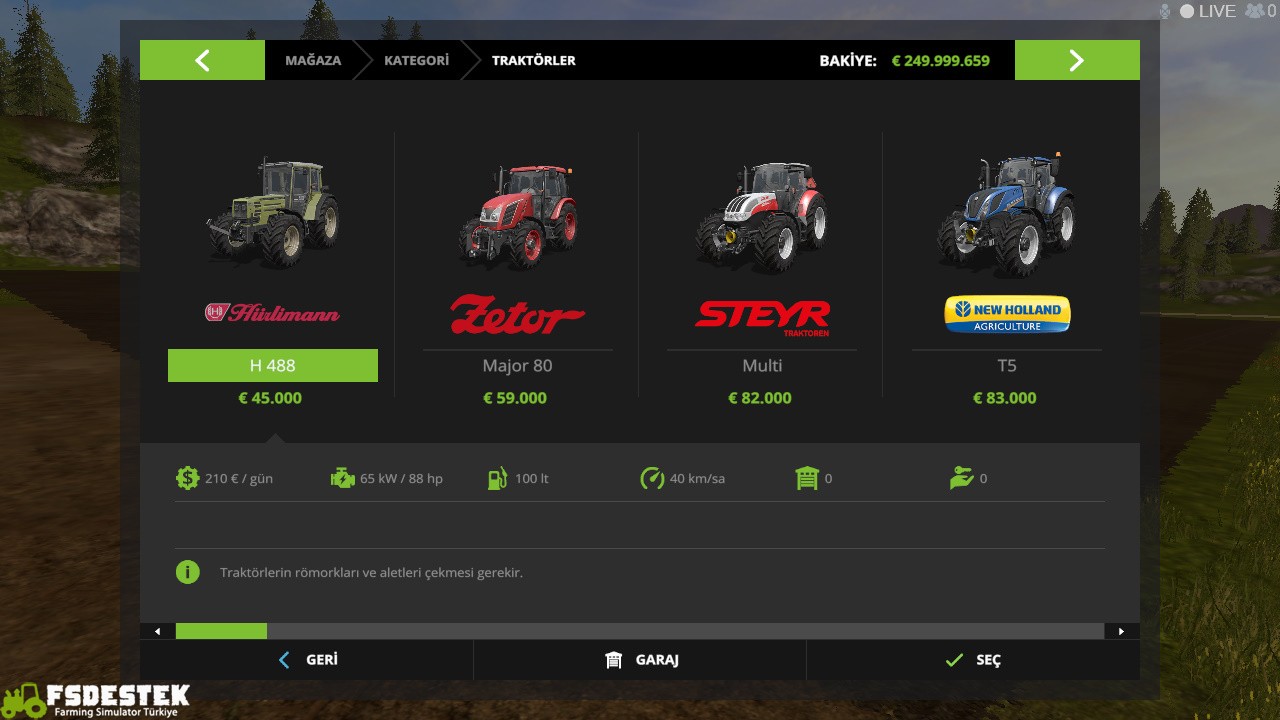Click the green checkmark beside SEÇ
The width and height of the screenshot is (1280, 720).
(x=954, y=660)
